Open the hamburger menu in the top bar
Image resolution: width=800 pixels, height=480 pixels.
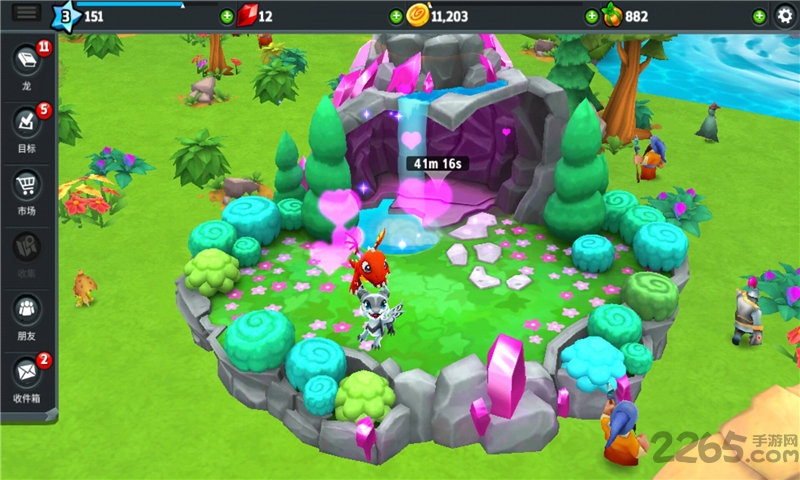point(27,13)
